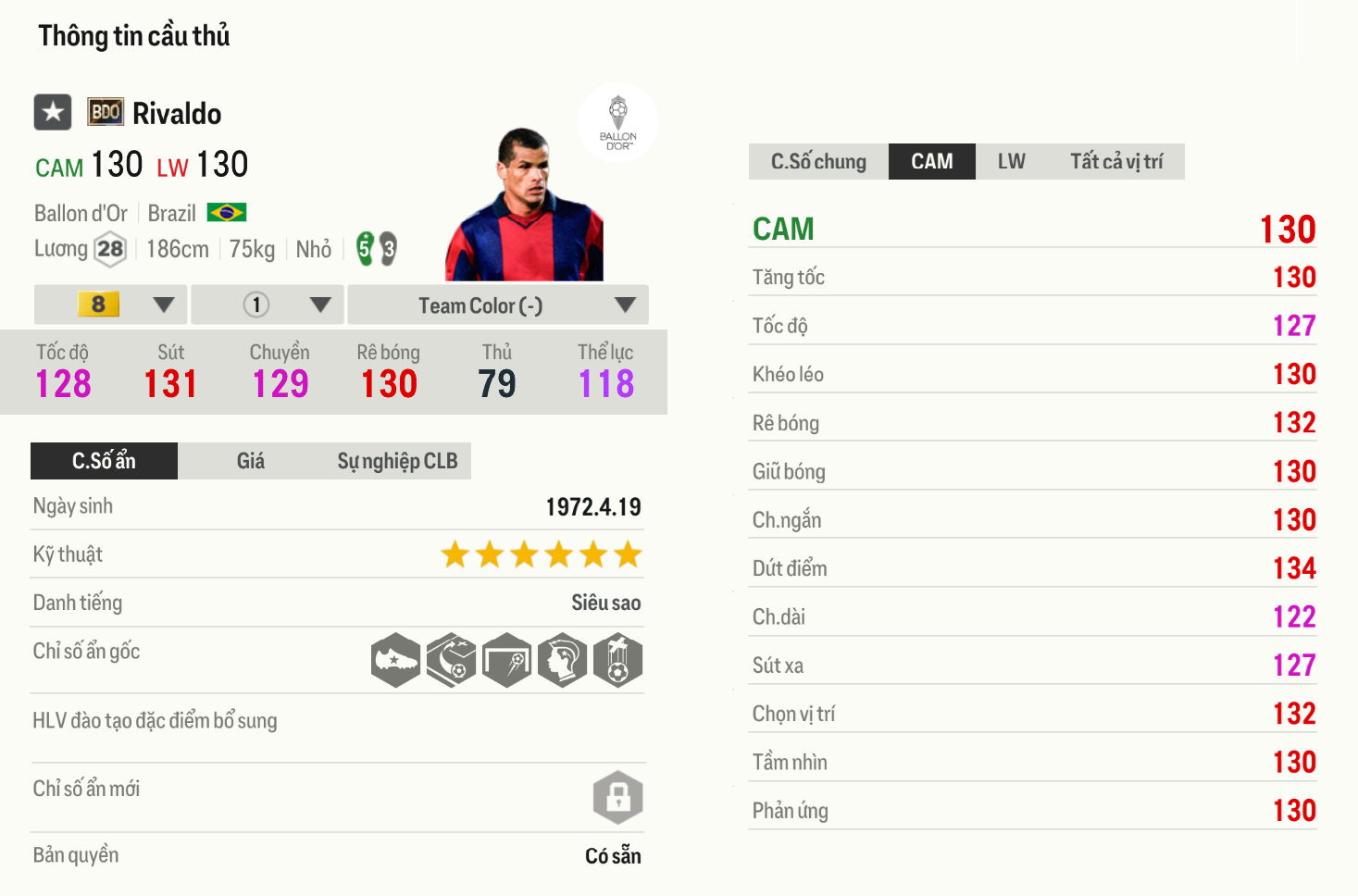Select the goal shooting trait icon
The width and height of the screenshot is (1358, 896).
pyautogui.click(x=507, y=659)
